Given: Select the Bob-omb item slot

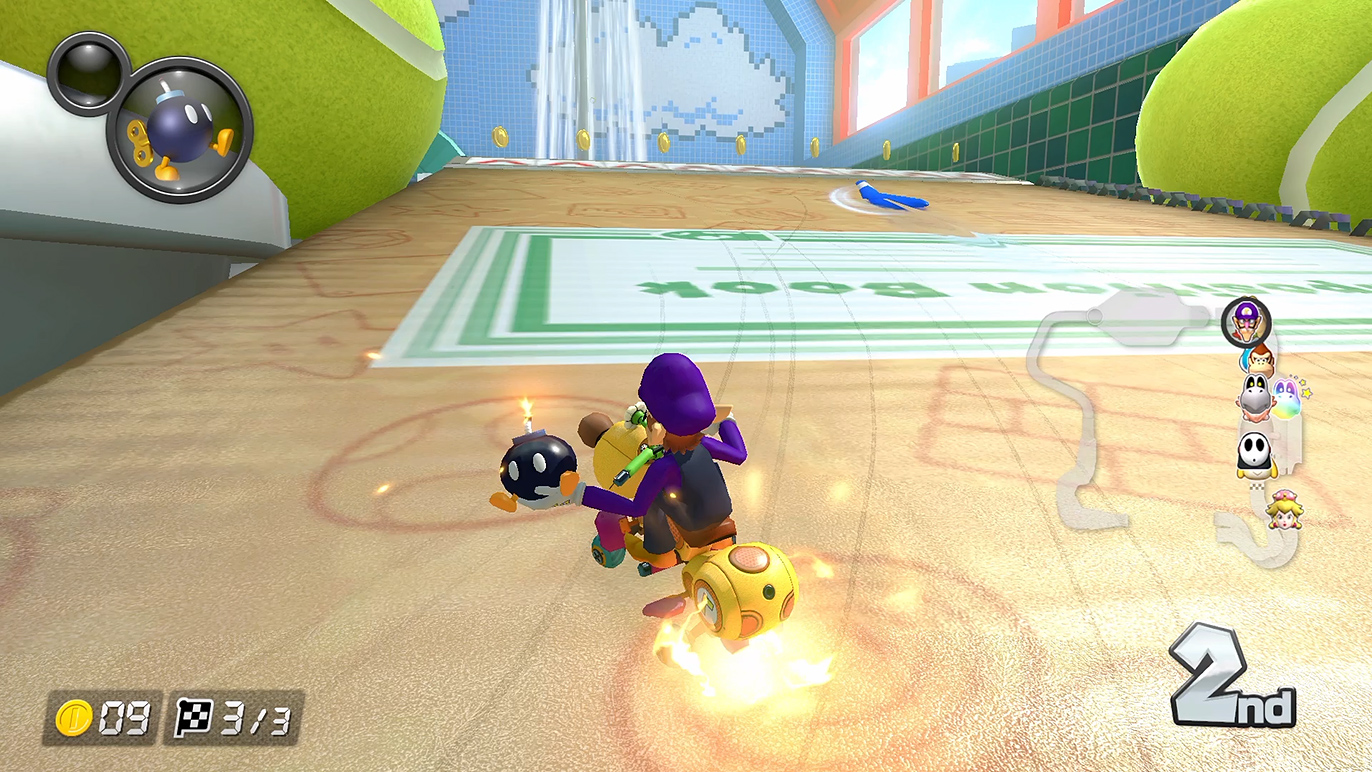Looking at the screenshot, I should (x=179, y=131).
